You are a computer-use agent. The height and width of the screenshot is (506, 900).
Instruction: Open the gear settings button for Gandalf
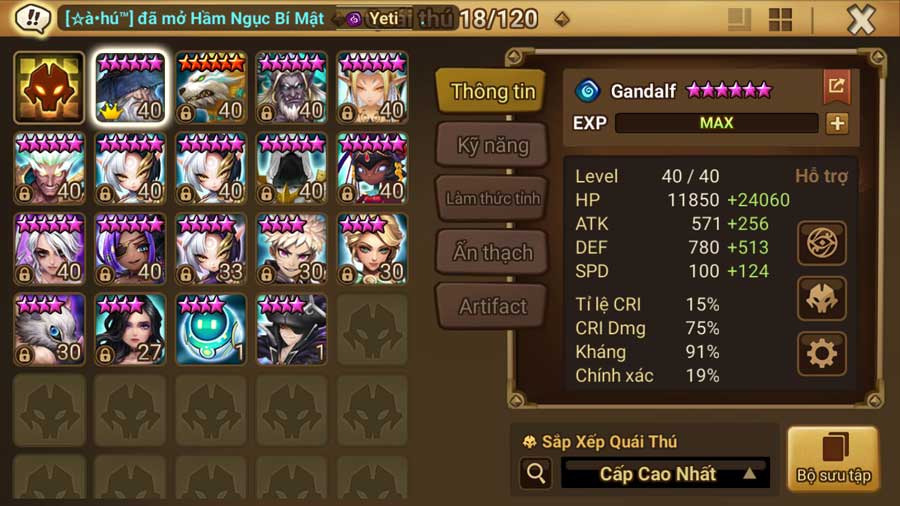pos(822,353)
